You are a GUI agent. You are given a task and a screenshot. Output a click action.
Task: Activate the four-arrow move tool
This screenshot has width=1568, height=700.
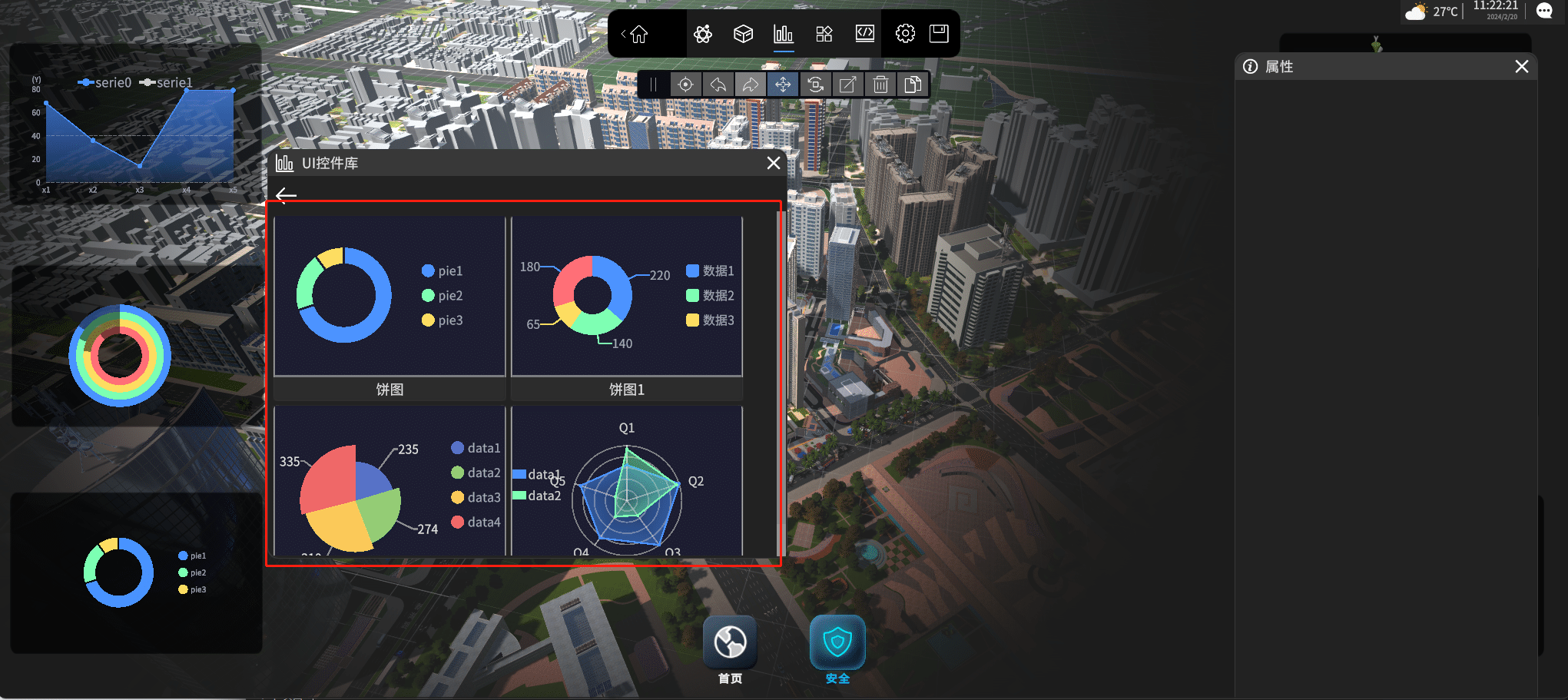point(783,85)
